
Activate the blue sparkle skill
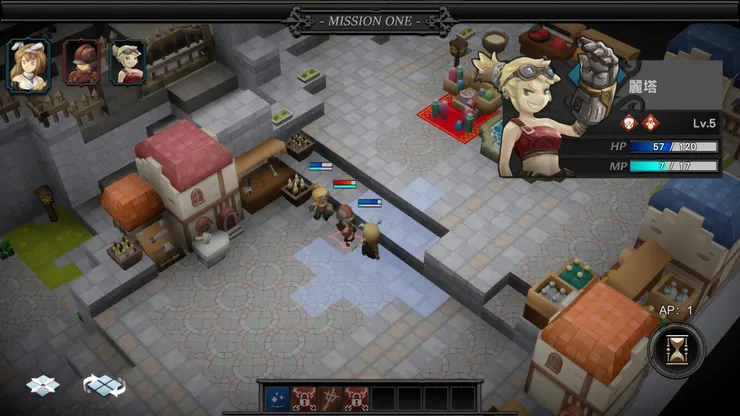pos(277,397)
